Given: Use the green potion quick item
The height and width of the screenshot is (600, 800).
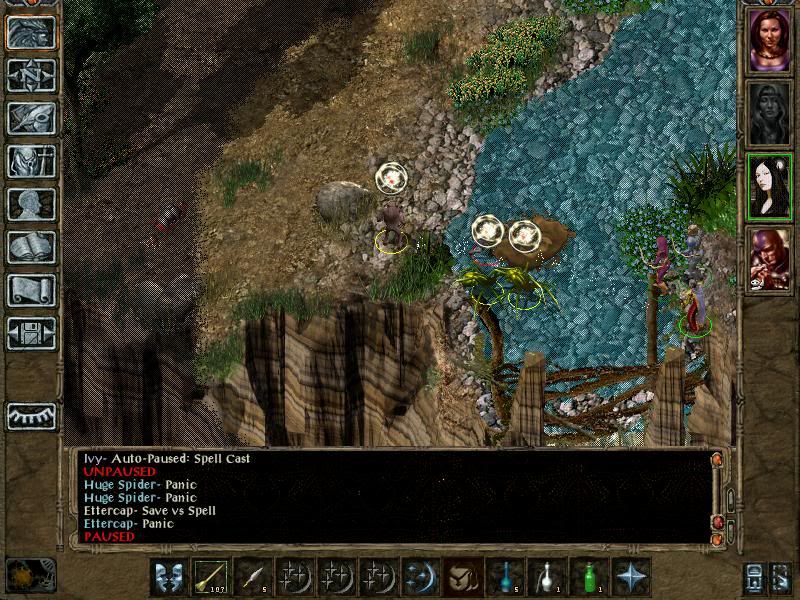Looking at the screenshot, I should [x=589, y=577].
